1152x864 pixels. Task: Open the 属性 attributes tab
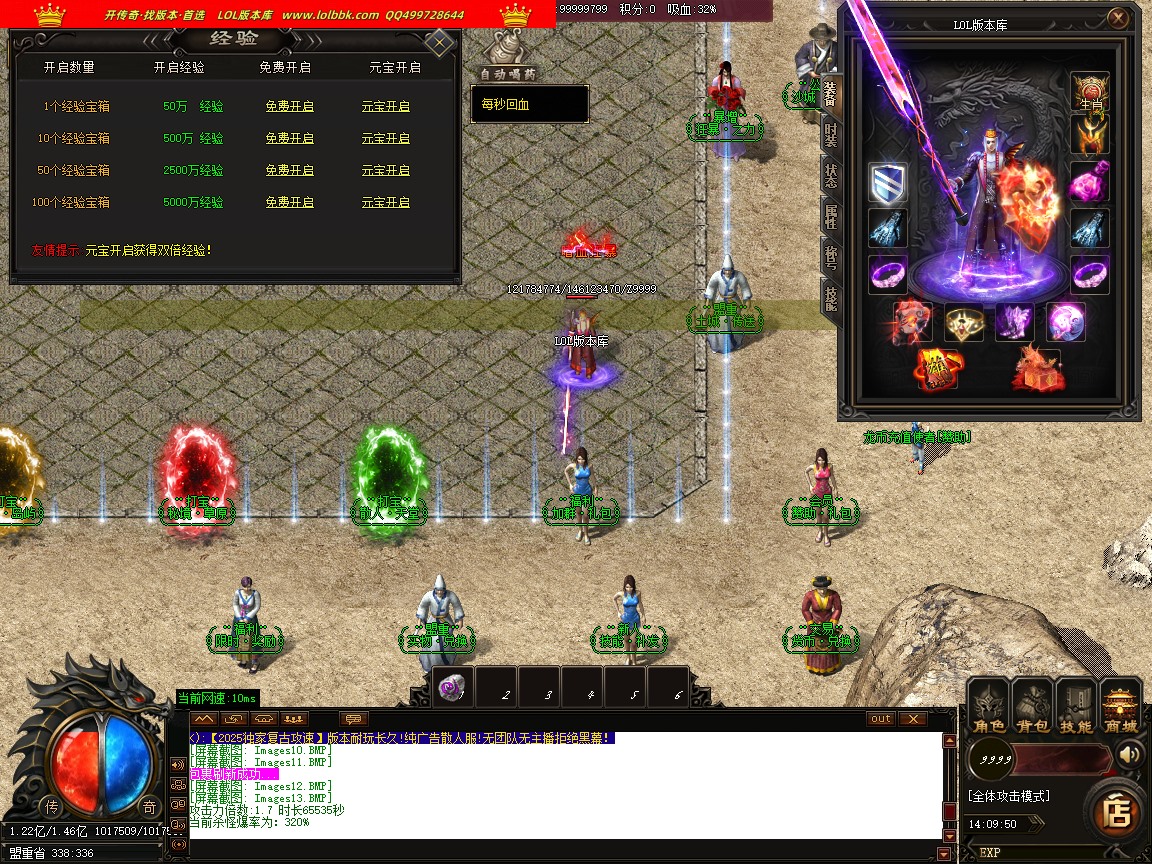pos(831,217)
